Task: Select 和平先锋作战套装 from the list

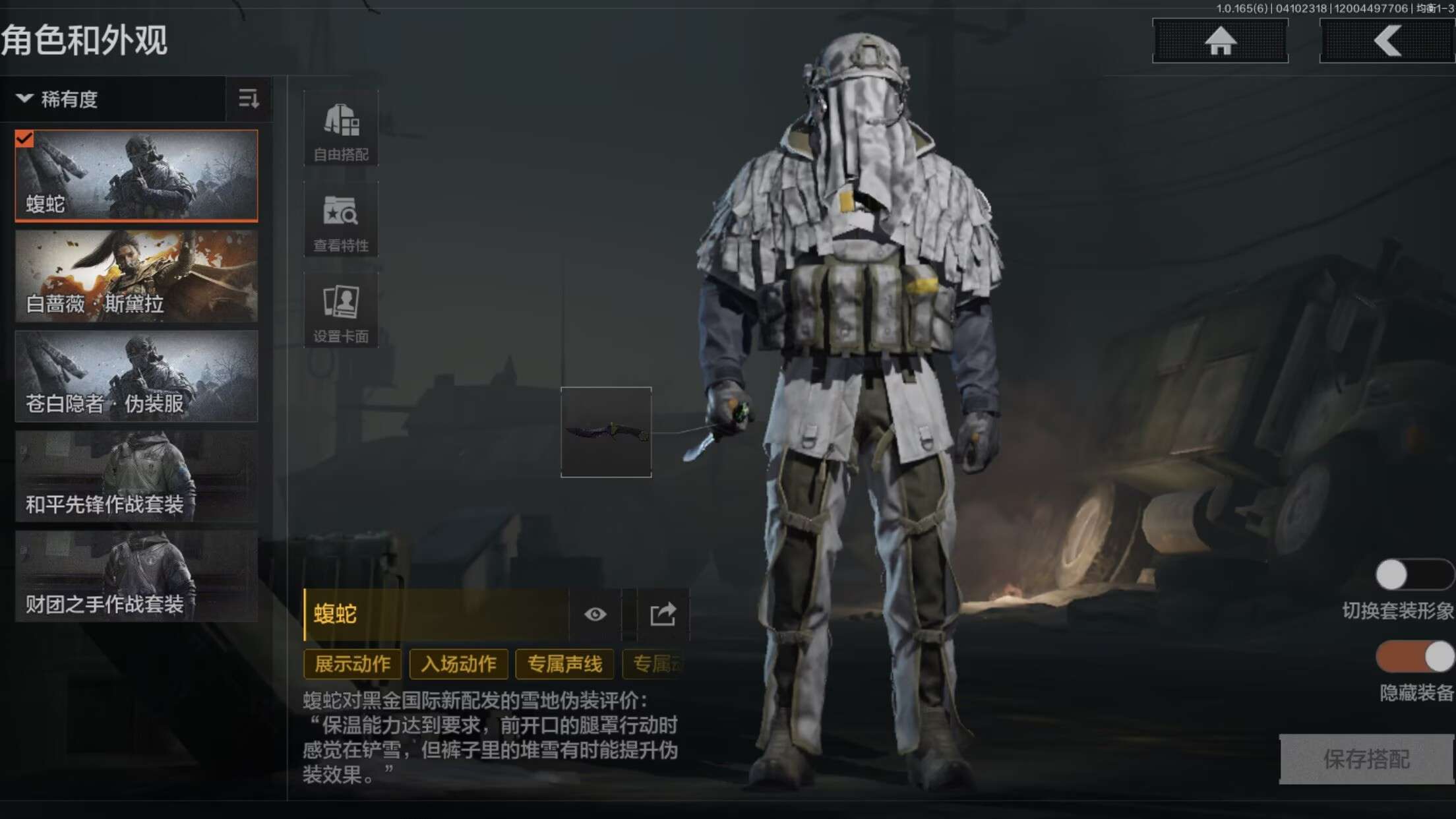Action: click(x=136, y=477)
